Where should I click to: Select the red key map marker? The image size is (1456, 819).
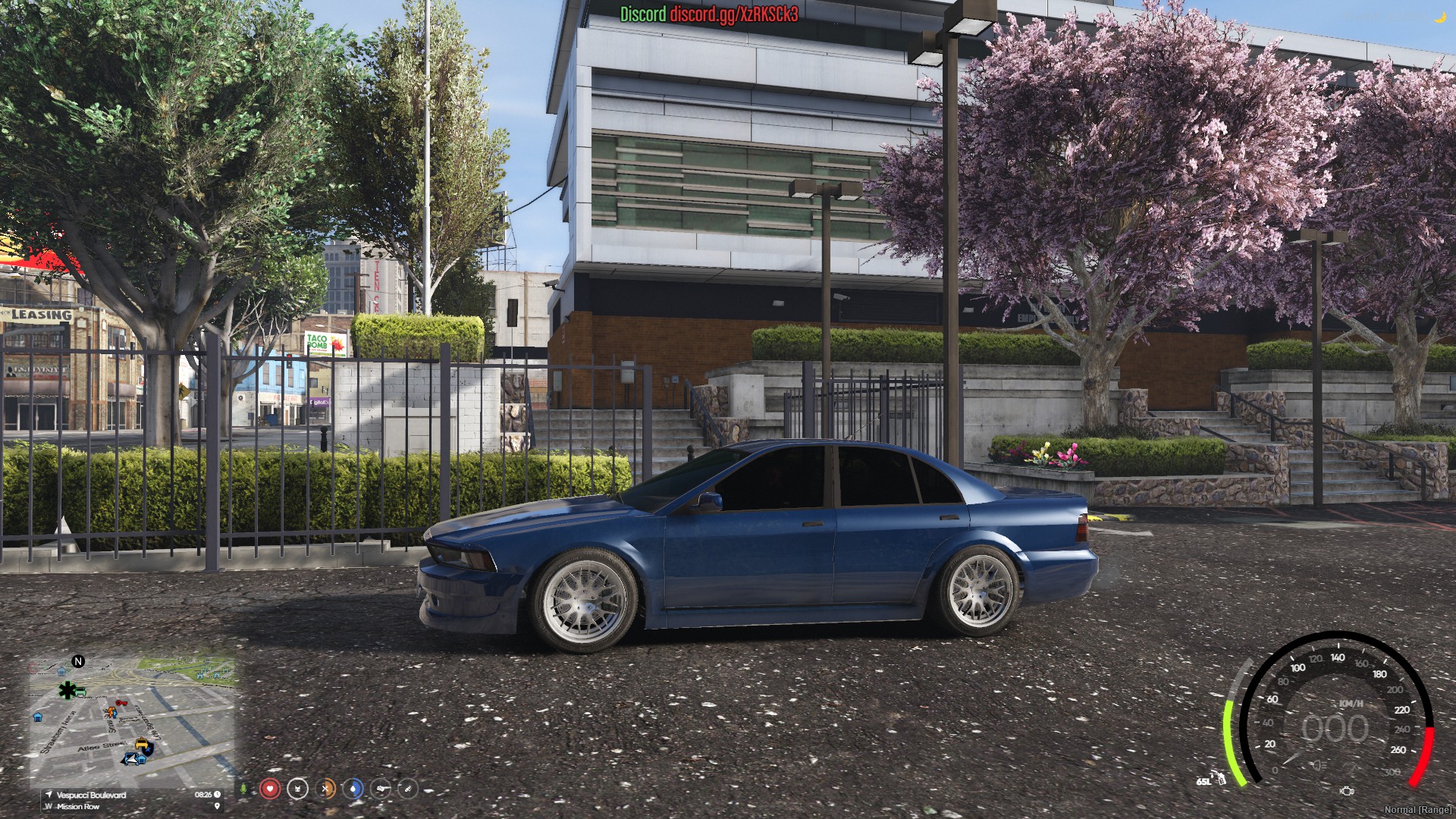click(x=121, y=704)
